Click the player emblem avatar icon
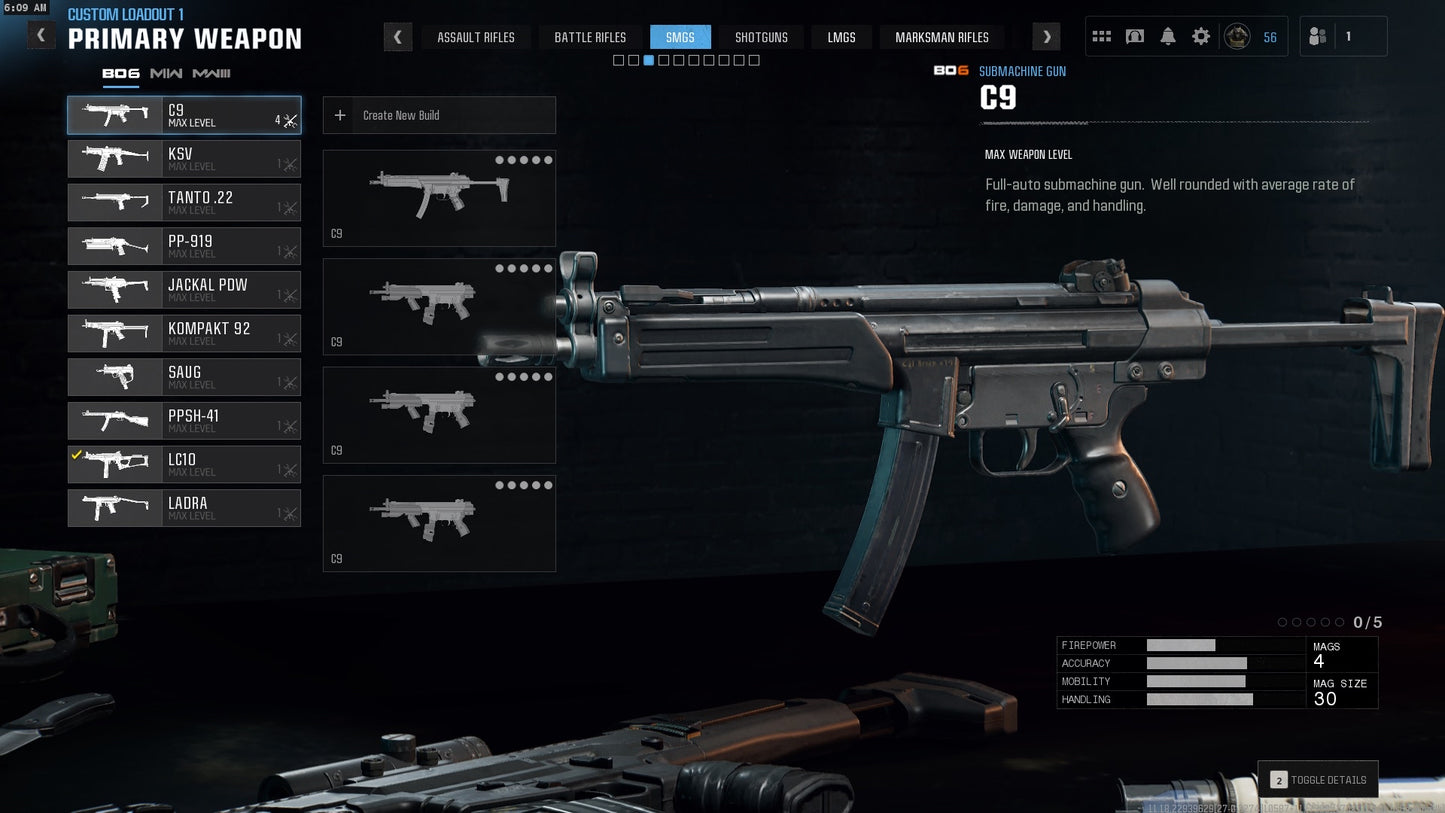 [1236, 35]
